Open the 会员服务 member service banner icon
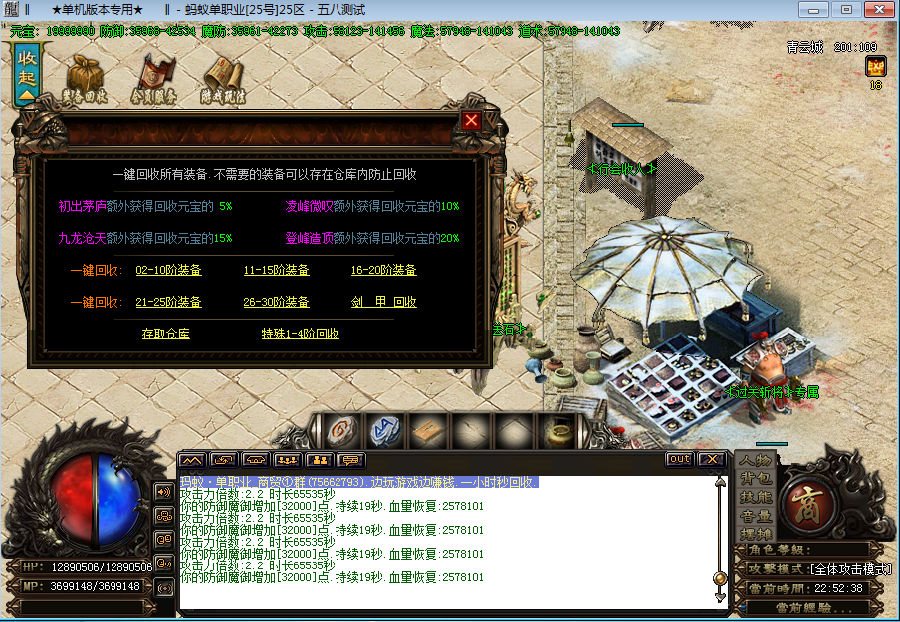 coord(154,78)
